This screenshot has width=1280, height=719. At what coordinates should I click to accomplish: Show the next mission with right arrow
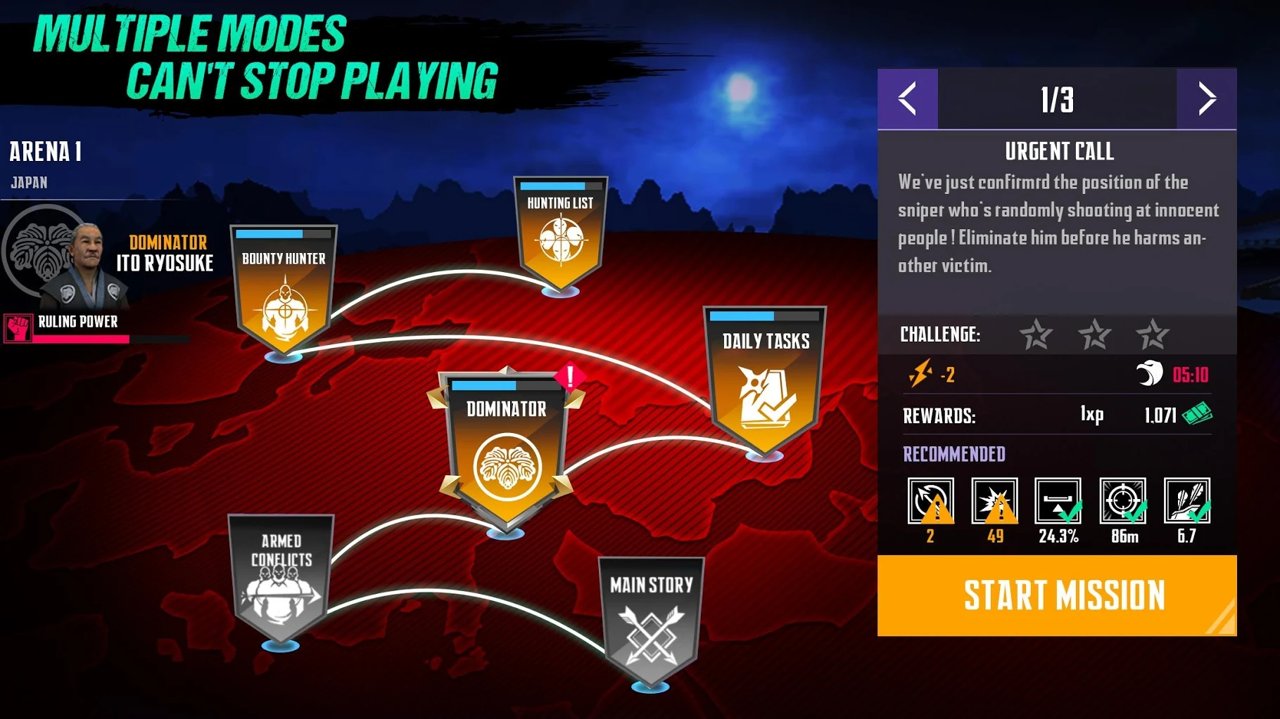point(1206,99)
